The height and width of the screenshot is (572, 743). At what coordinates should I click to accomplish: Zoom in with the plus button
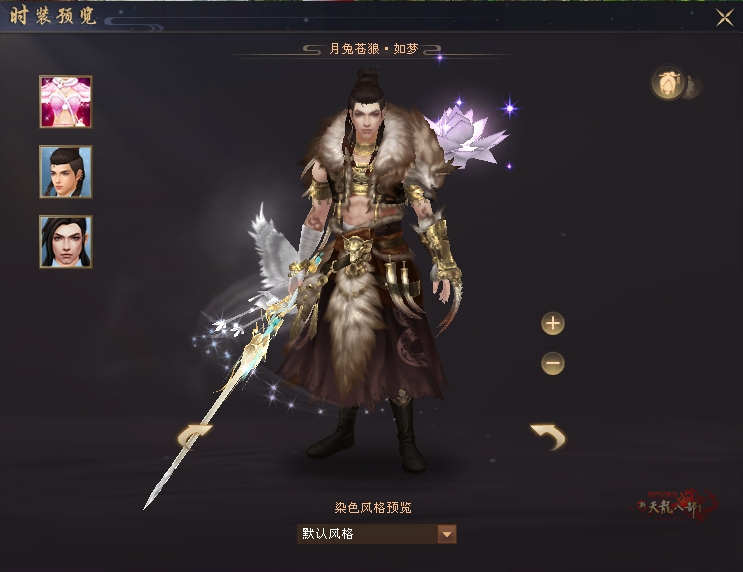[x=553, y=324]
